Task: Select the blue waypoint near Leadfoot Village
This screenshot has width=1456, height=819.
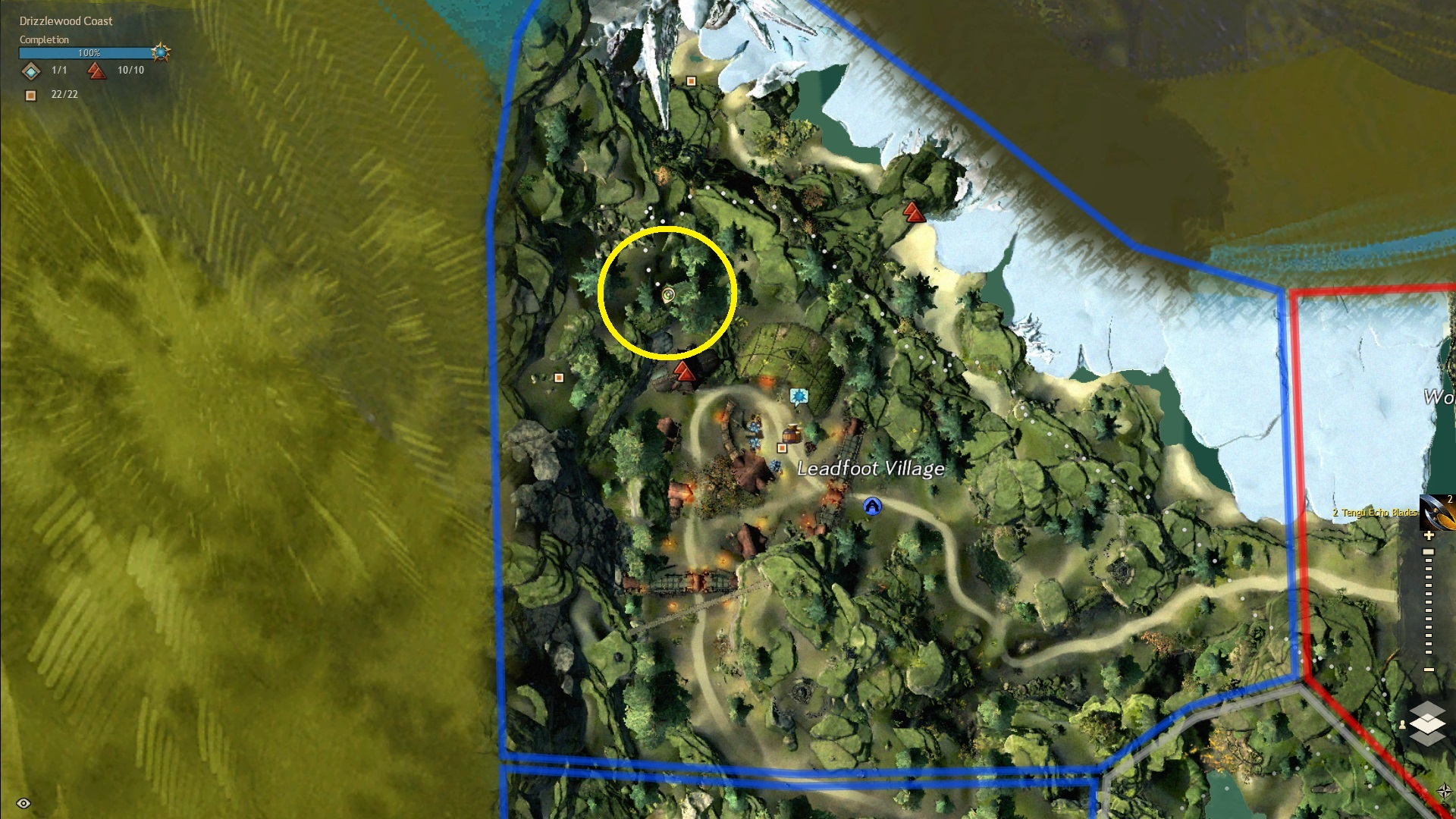Action: point(872,506)
